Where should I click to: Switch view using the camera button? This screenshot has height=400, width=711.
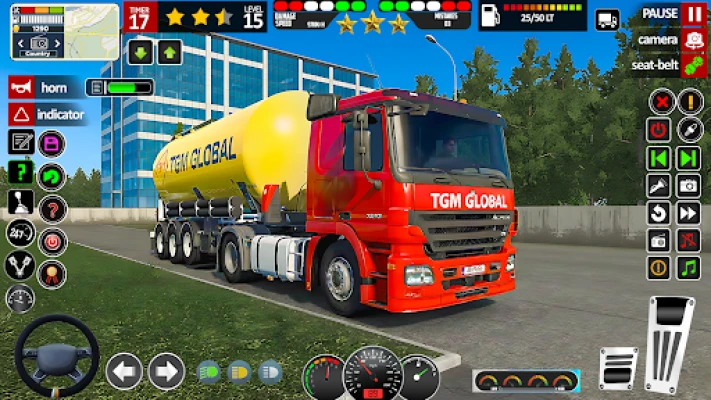point(693,40)
